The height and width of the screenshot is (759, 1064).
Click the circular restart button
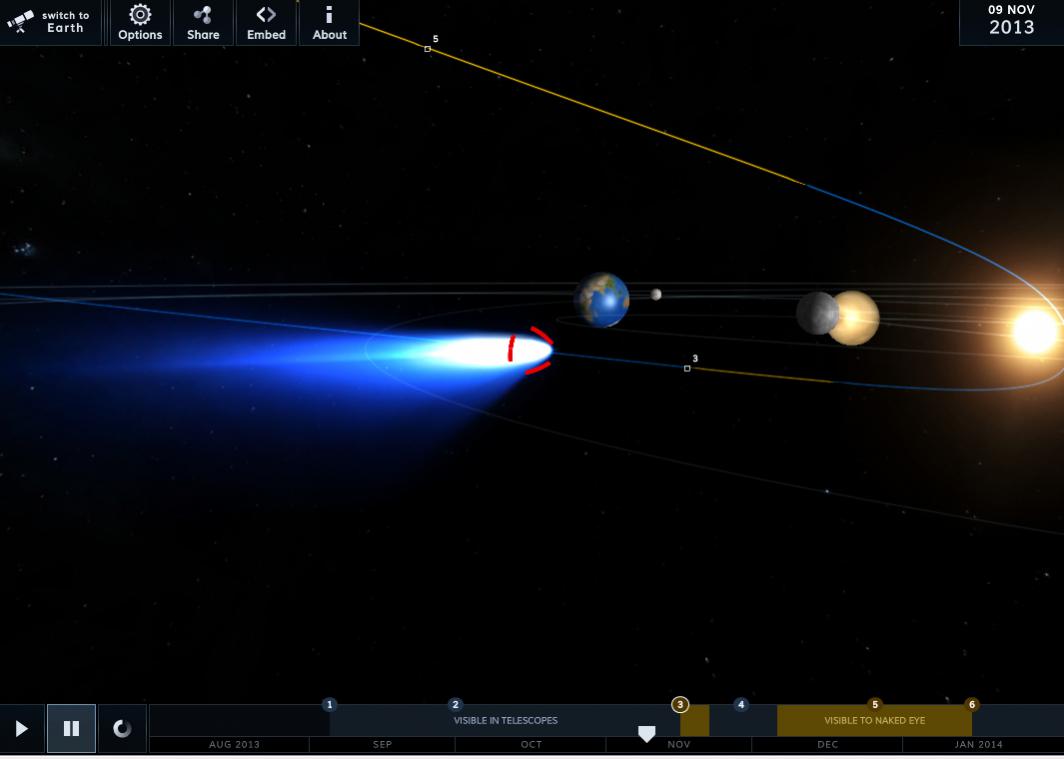[x=122, y=729]
